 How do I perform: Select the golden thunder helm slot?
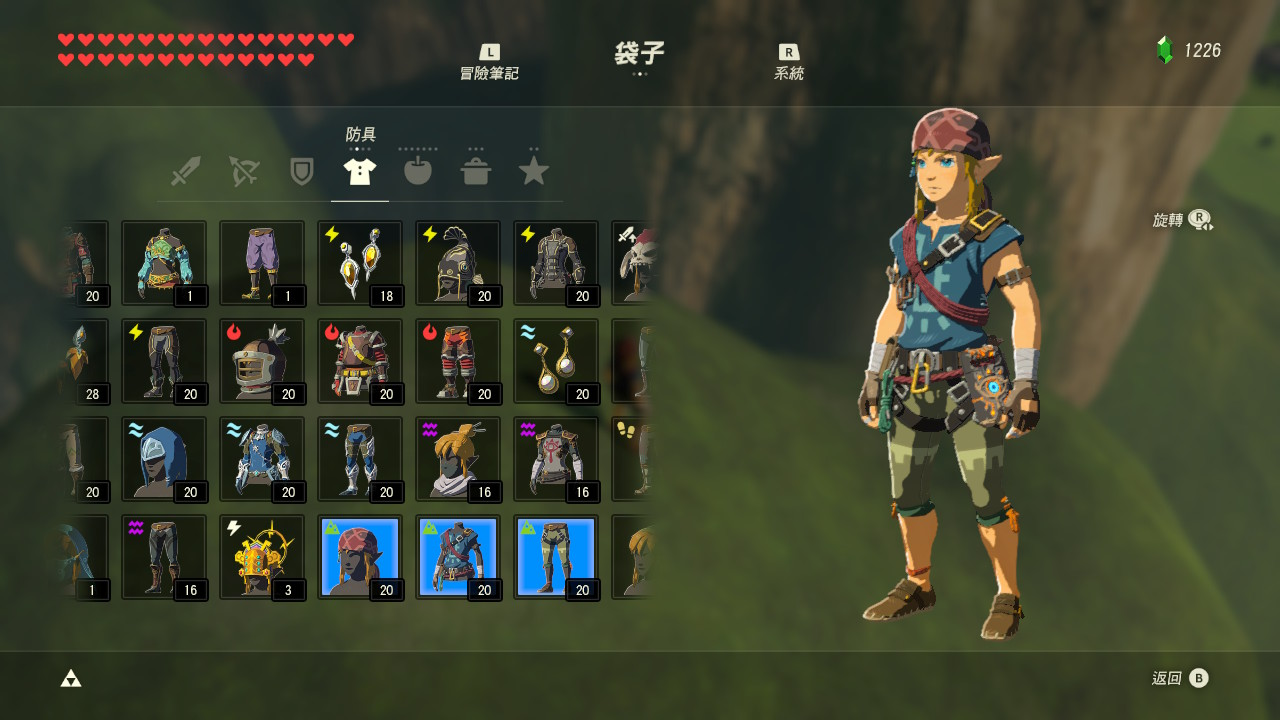(262, 557)
